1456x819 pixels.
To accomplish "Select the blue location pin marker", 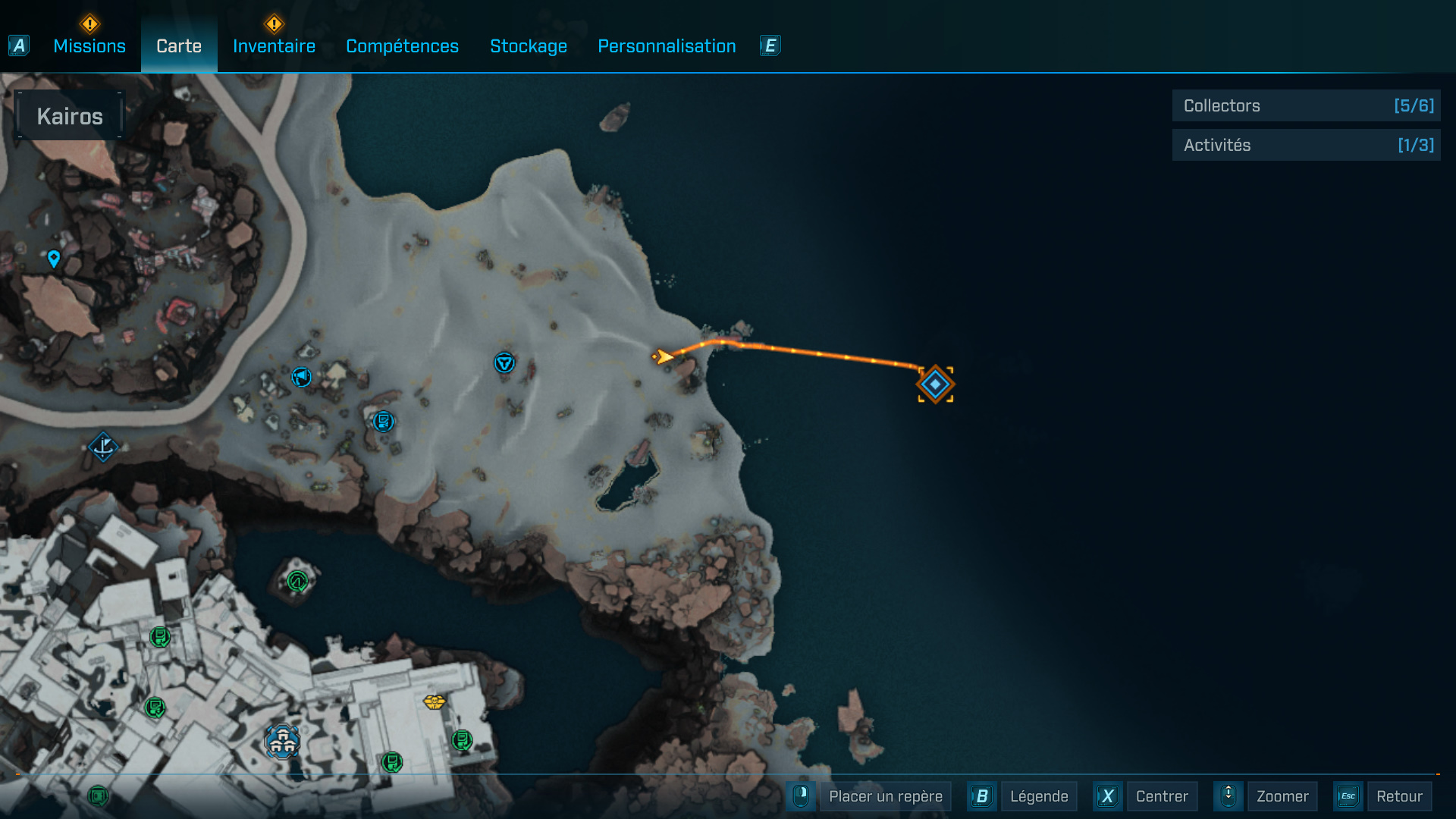I will pos(54,259).
